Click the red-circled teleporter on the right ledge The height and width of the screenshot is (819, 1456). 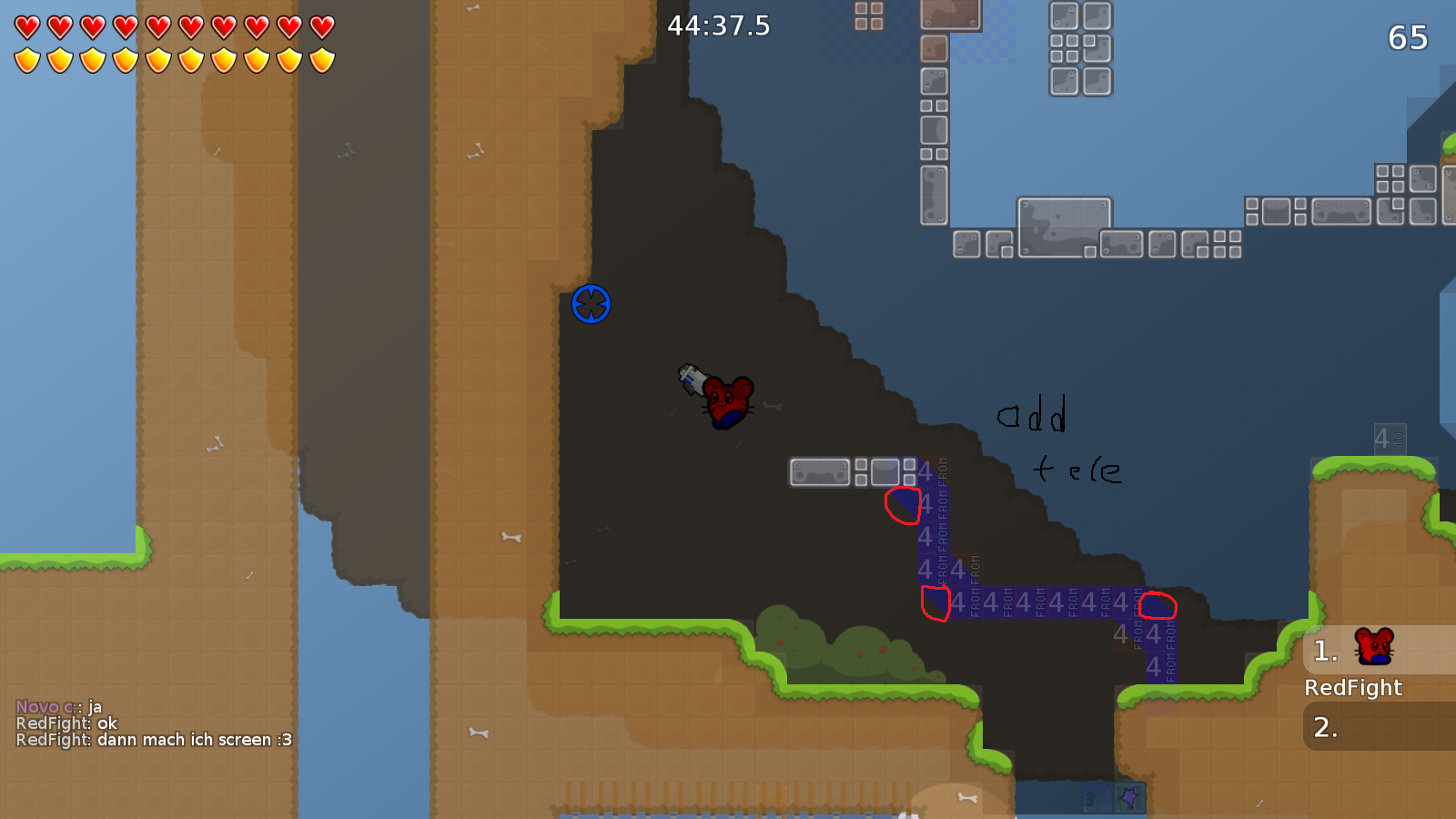[1158, 605]
